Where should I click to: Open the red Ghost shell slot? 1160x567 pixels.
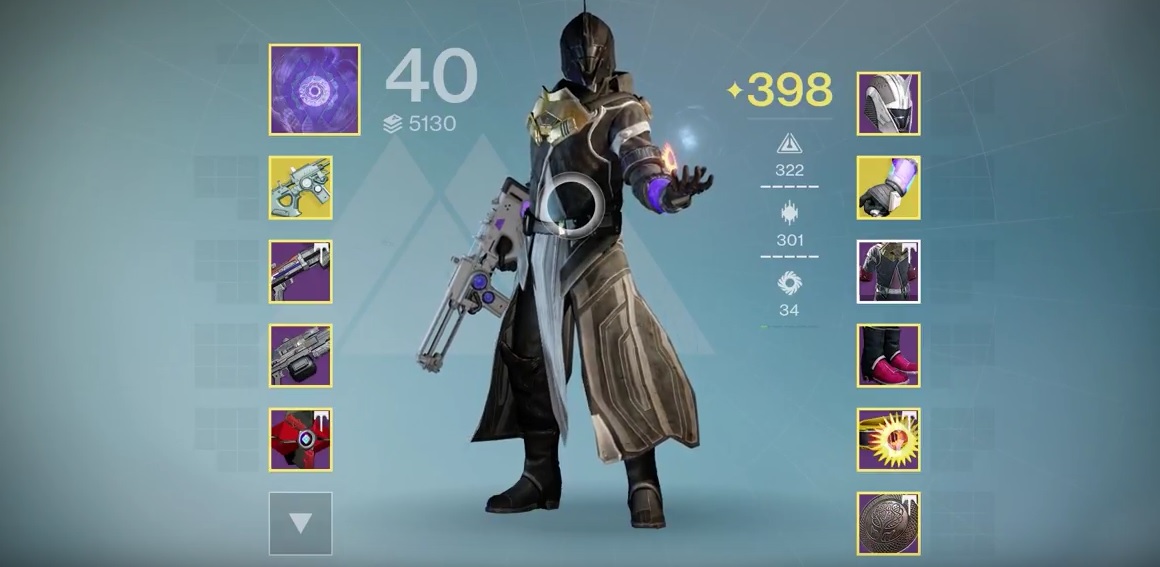[x=300, y=439]
